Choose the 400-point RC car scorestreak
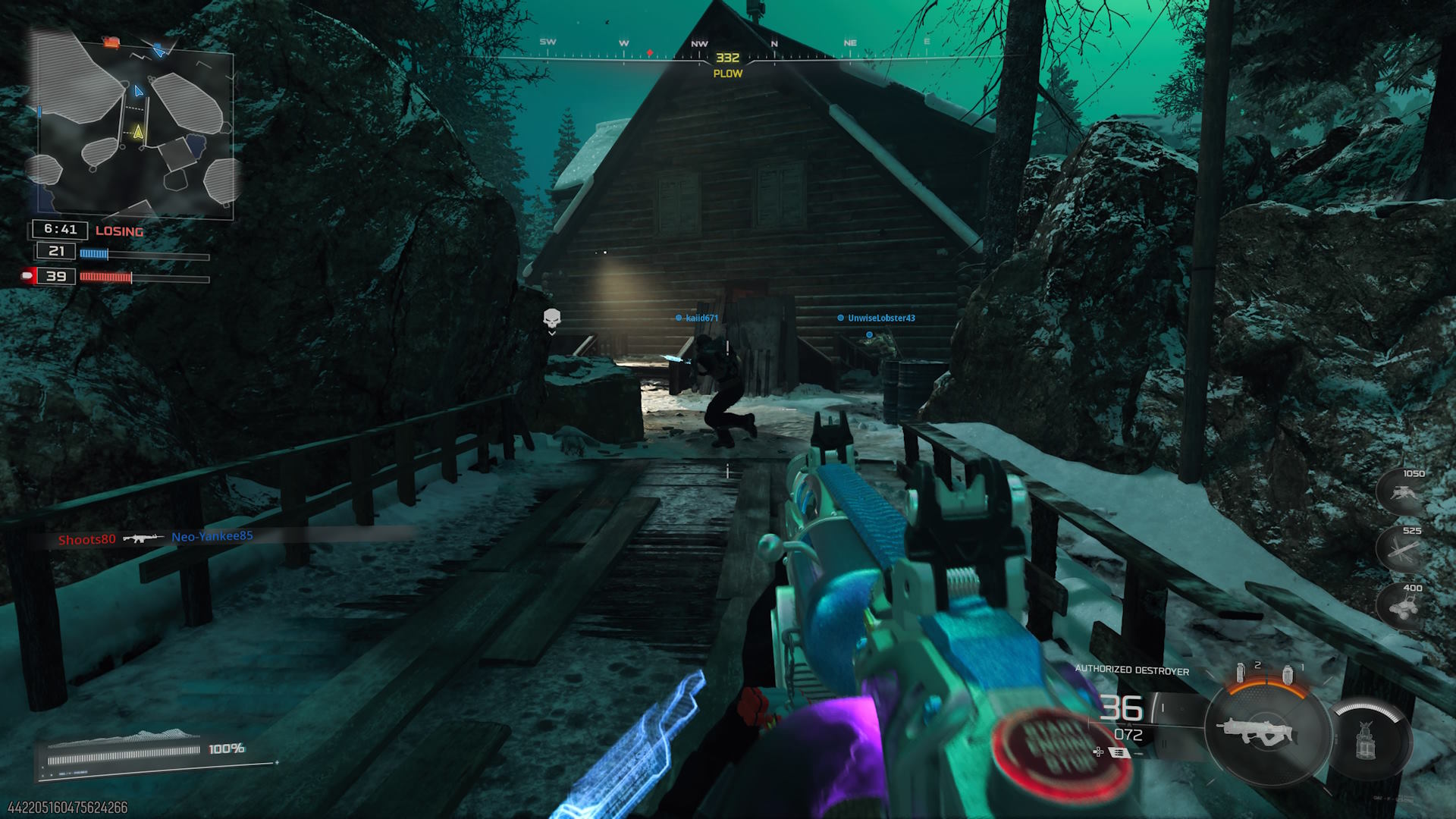Viewport: 1456px width, 819px height. click(1400, 606)
